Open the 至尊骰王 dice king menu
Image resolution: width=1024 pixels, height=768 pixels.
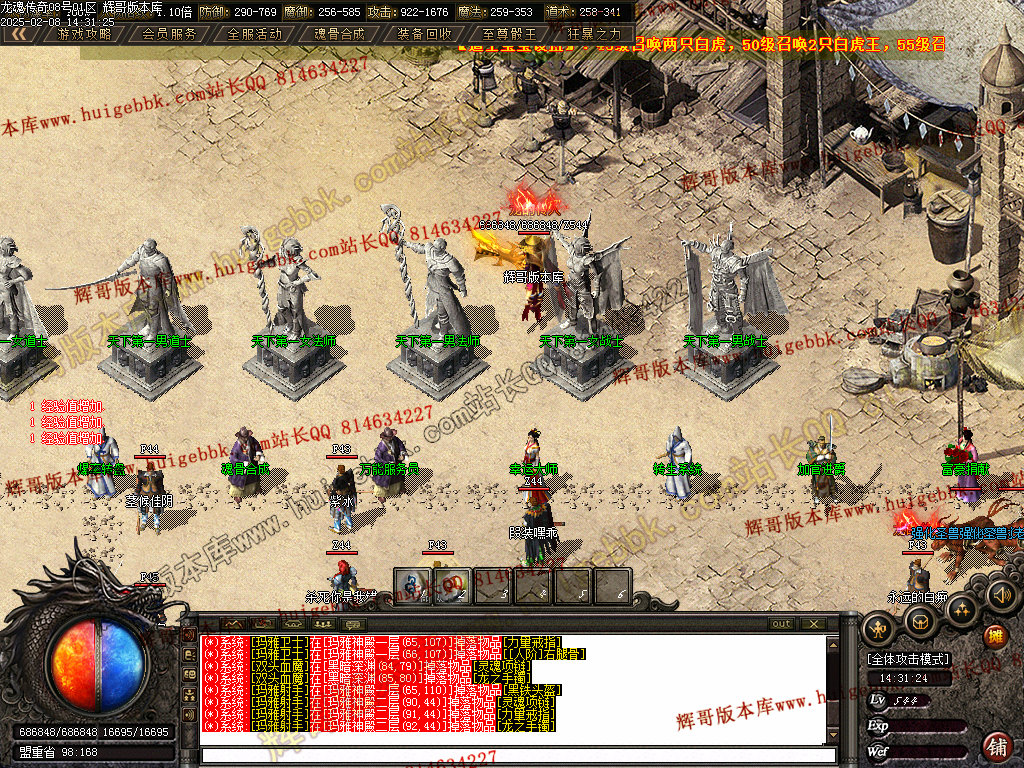pos(509,33)
